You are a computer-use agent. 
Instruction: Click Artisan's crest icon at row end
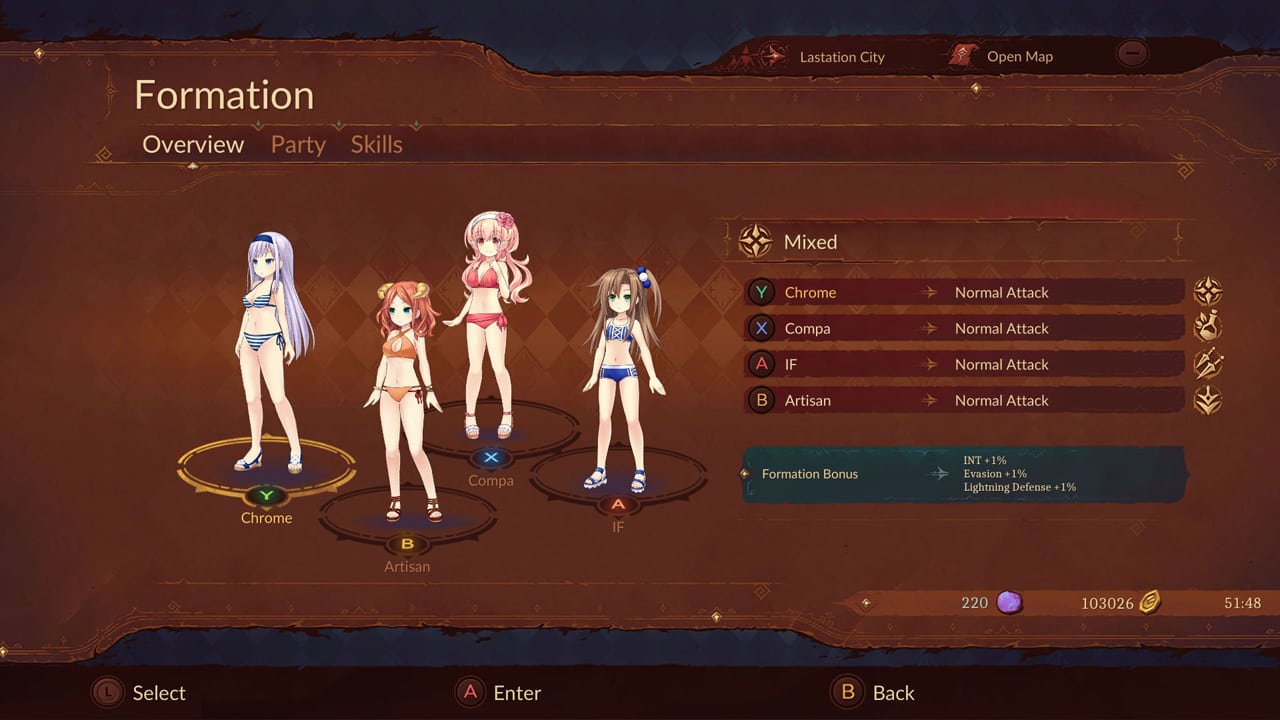1209,399
